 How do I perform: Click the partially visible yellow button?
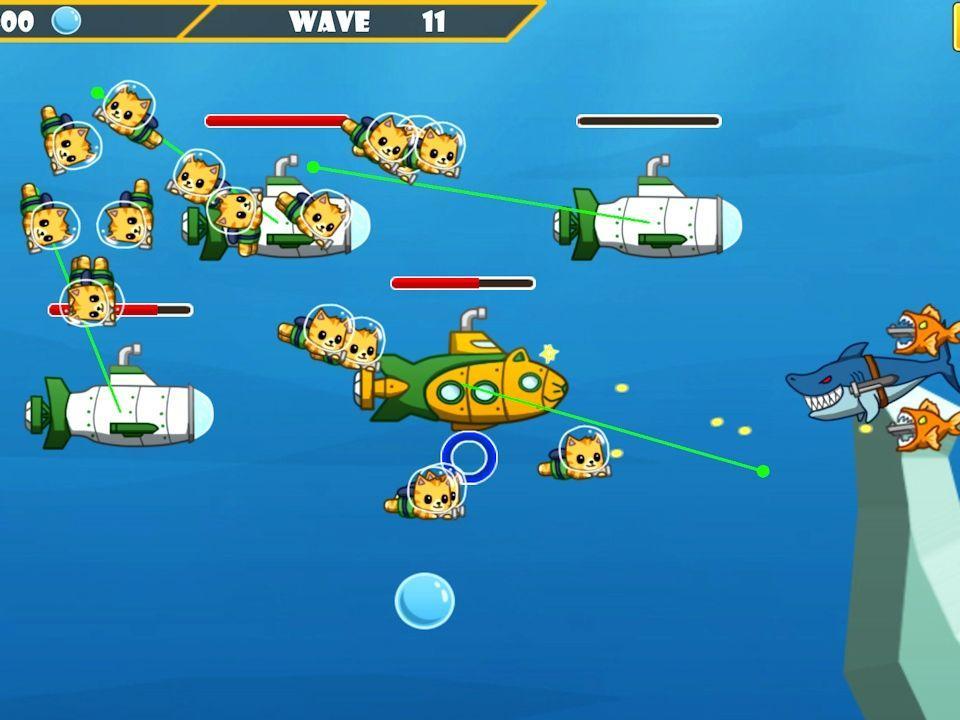point(955,27)
